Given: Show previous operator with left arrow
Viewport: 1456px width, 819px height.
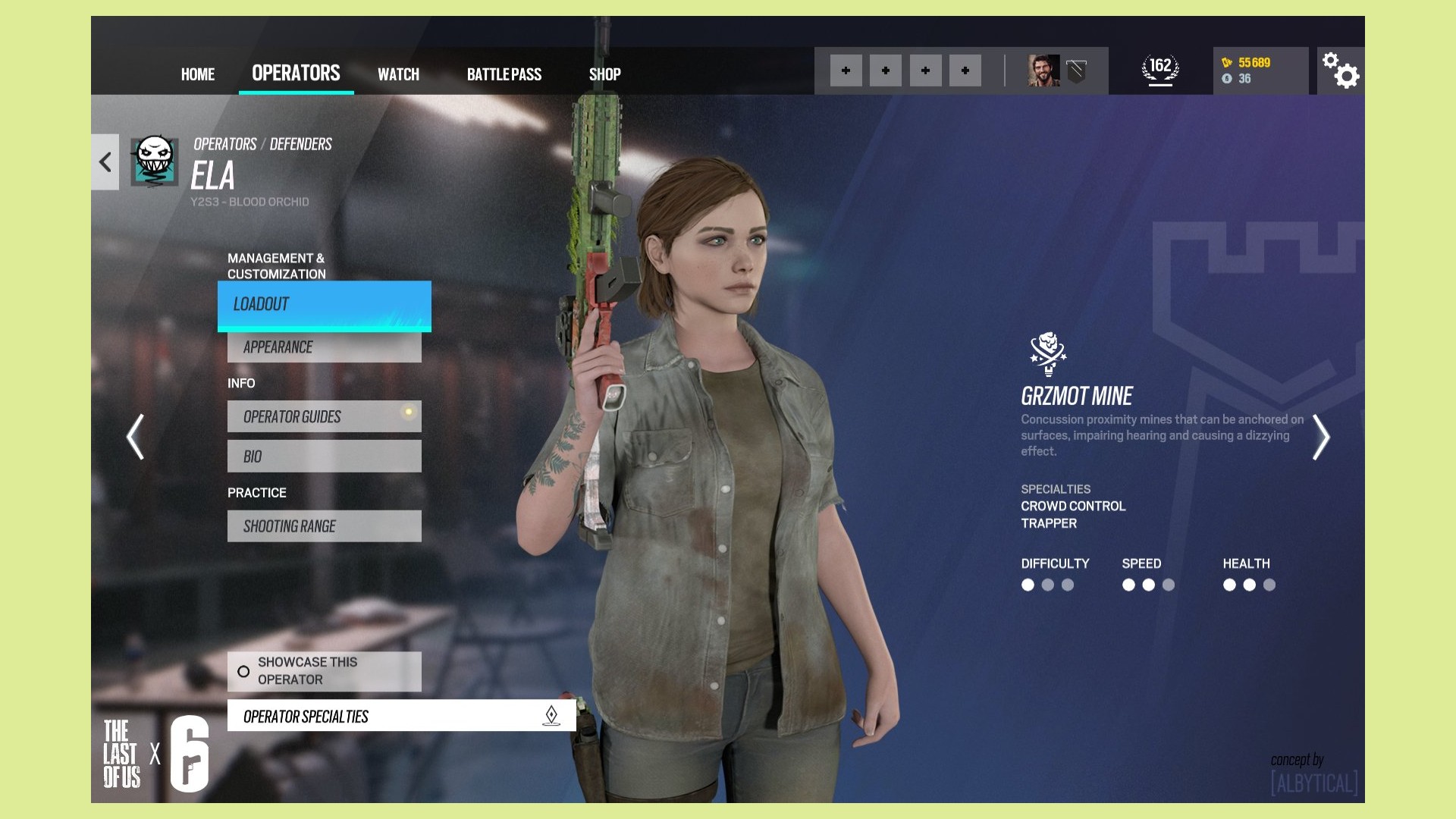Looking at the screenshot, I should (x=136, y=437).
